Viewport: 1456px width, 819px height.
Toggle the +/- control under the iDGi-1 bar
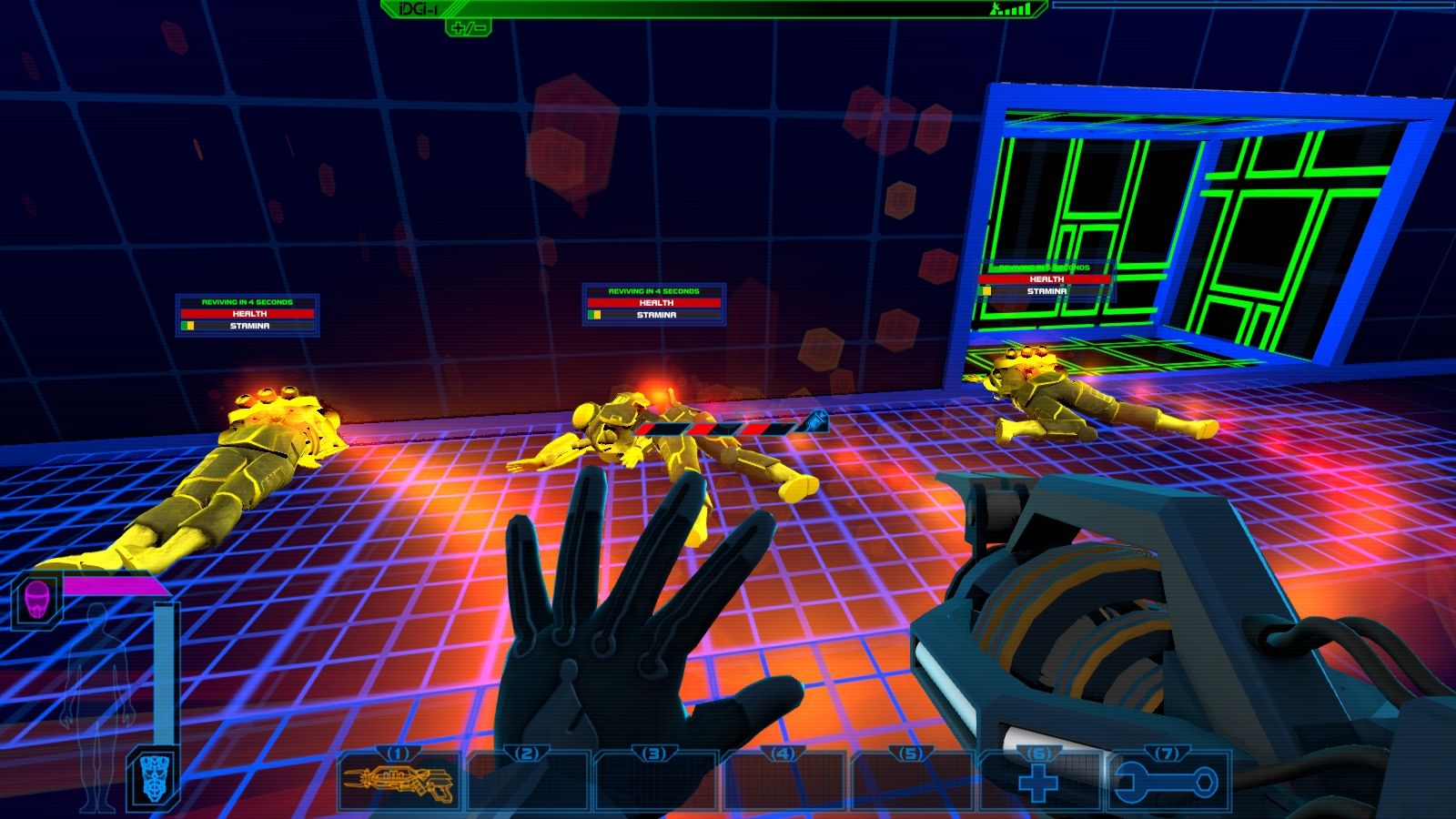pos(469,29)
